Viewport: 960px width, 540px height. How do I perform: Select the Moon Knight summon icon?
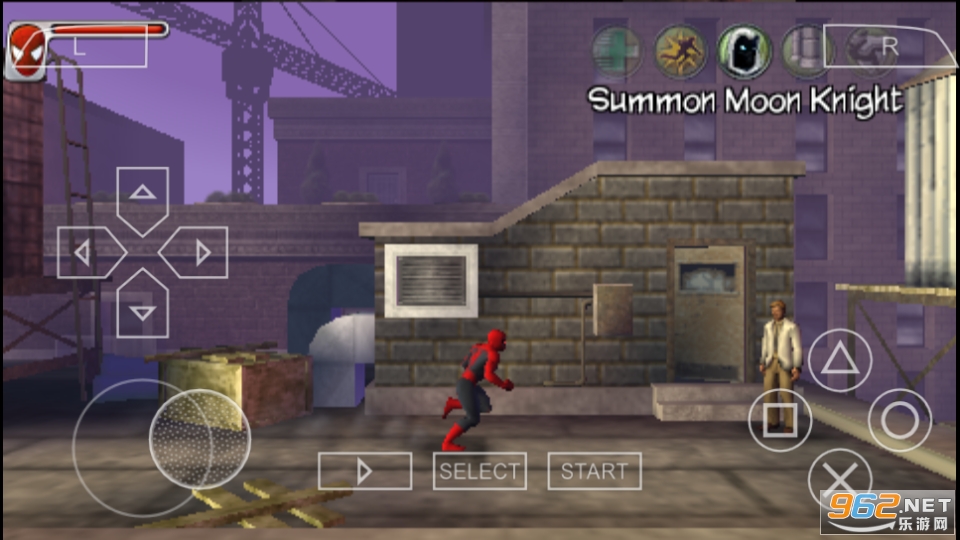pyautogui.click(x=741, y=49)
